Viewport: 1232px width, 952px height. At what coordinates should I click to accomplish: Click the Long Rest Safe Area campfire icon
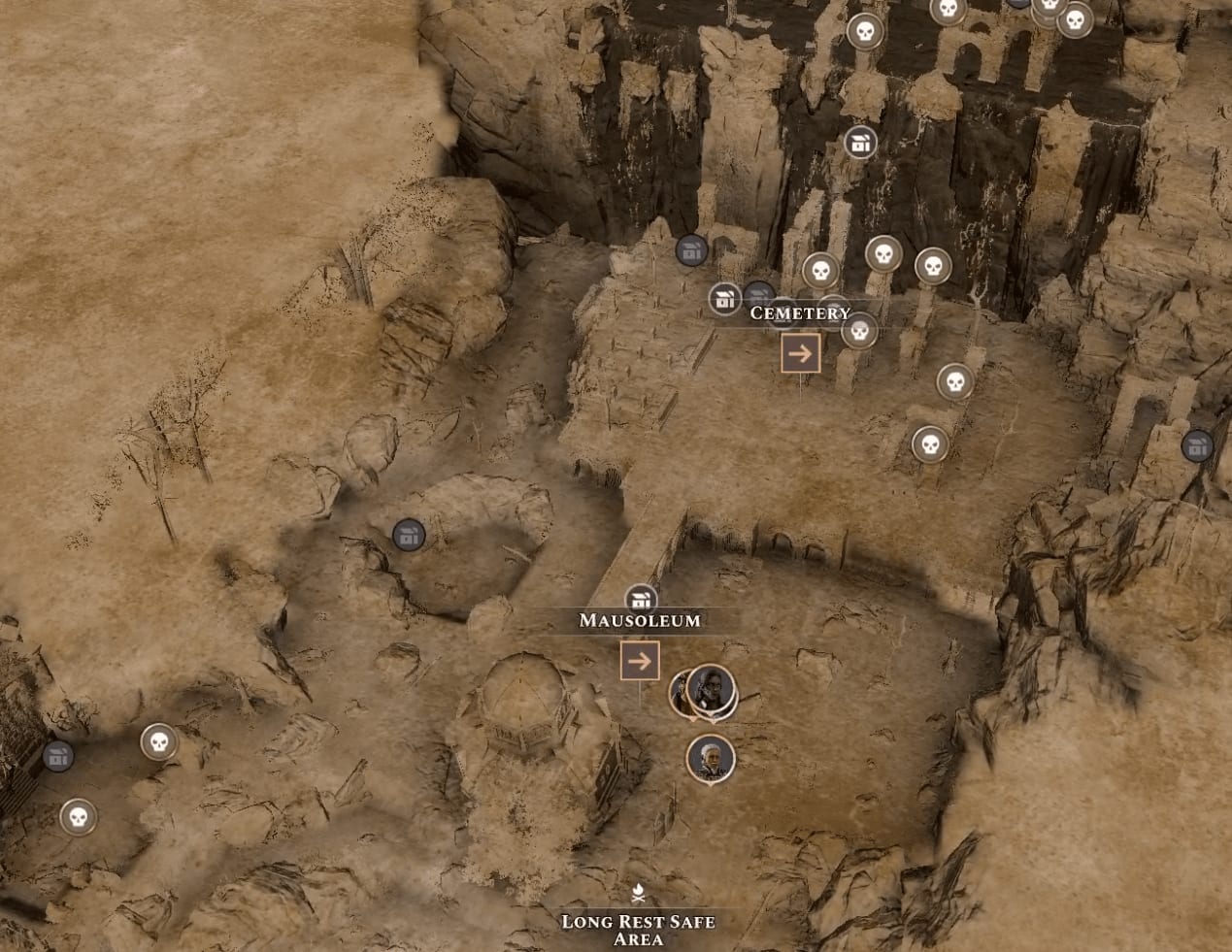638,892
